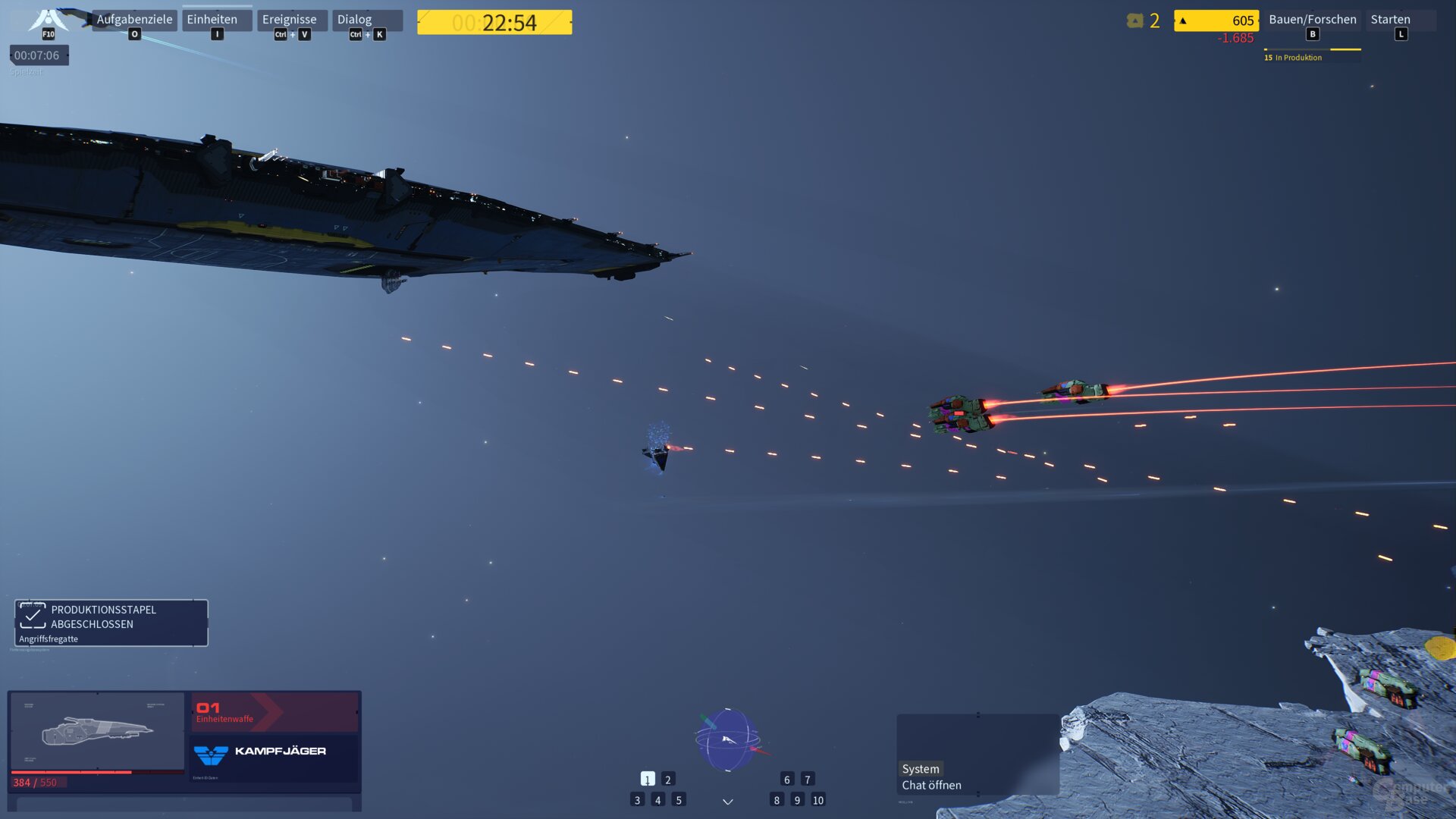Toggle control group 1
Image resolution: width=1456 pixels, height=819 pixels.
[x=647, y=779]
